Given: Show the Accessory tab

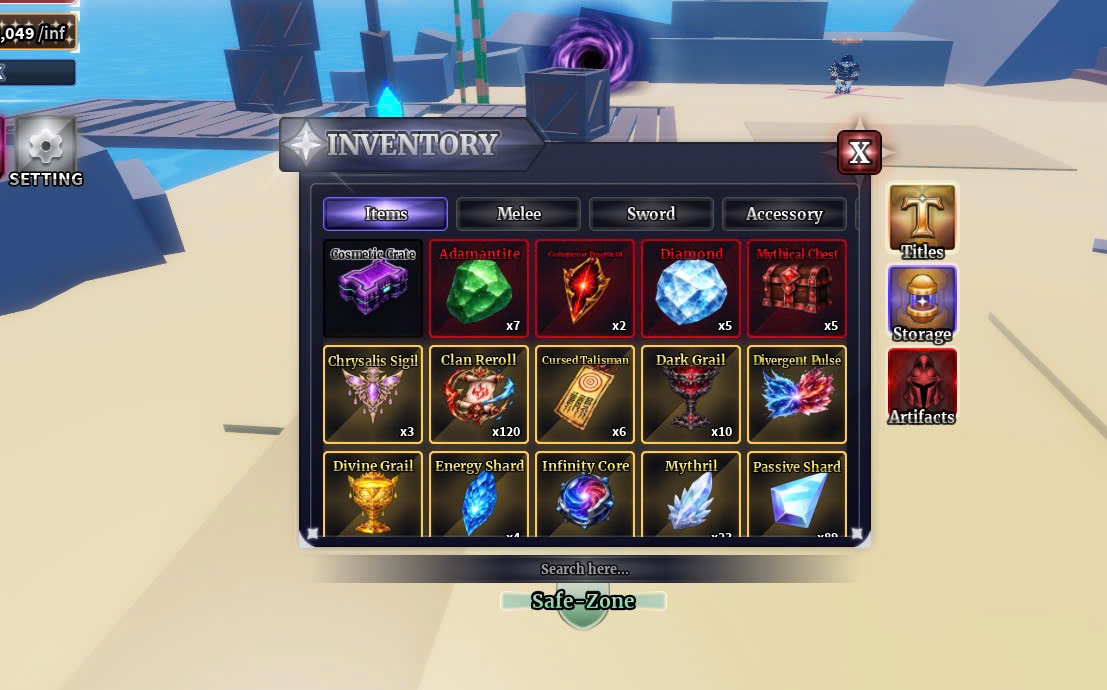Looking at the screenshot, I should [x=783, y=214].
